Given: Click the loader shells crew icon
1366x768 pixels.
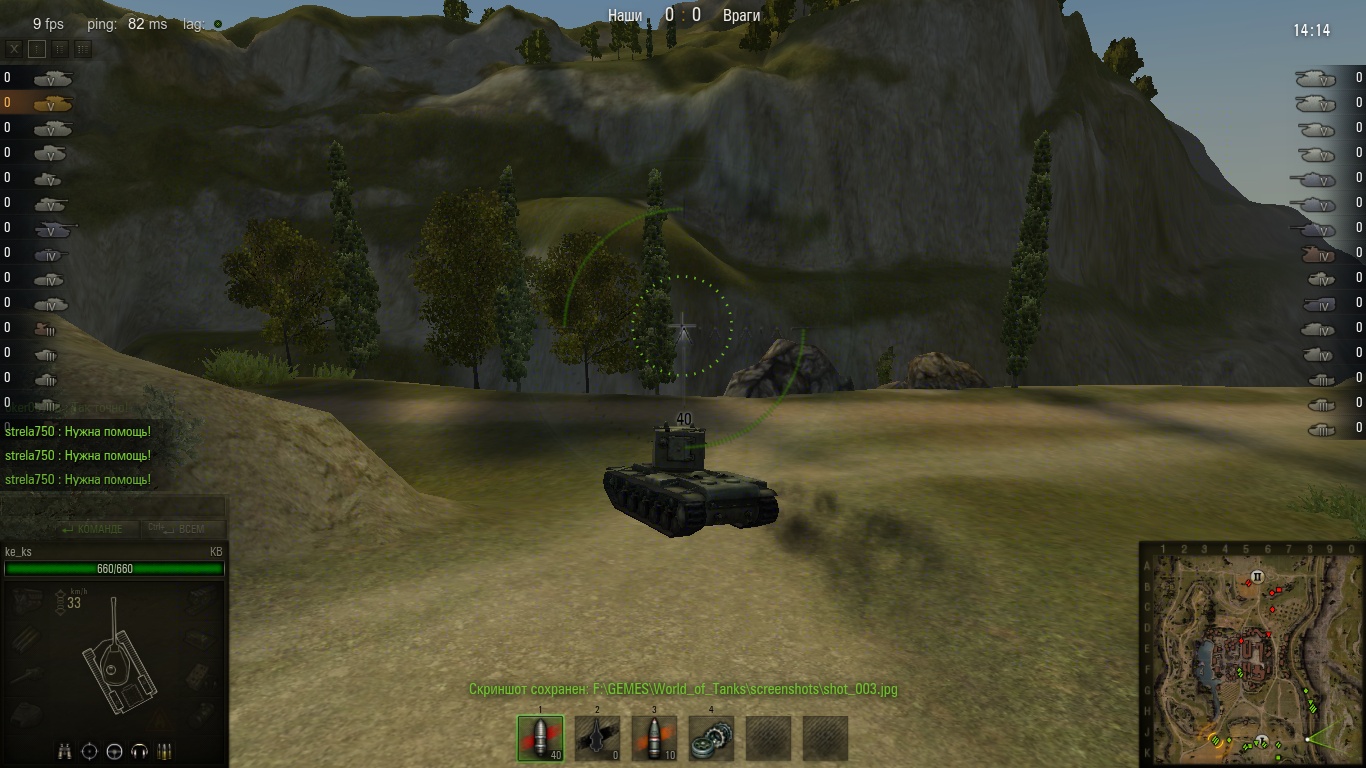Looking at the screenshot, I should pyautogui.click(x=165, y=751).
